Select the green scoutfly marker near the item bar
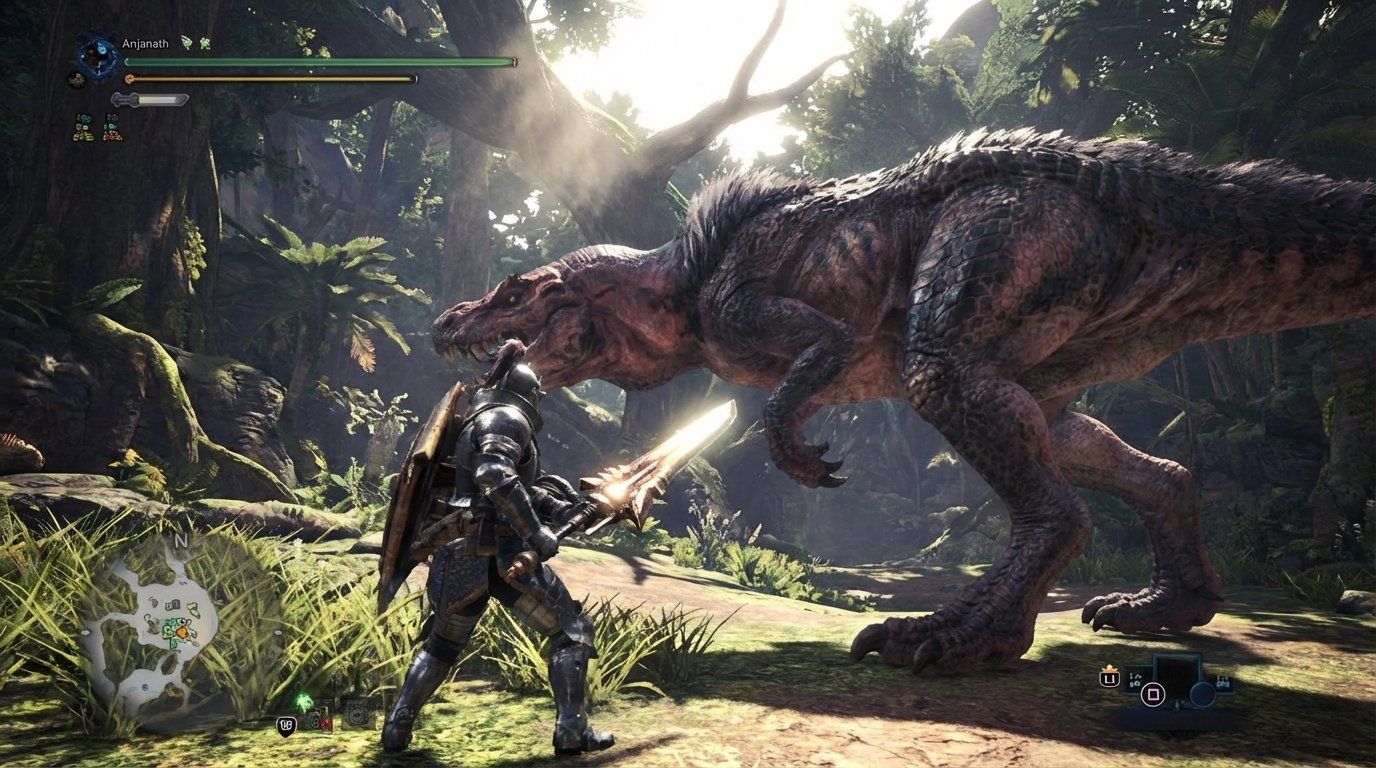Image resolution: width=1376 pixels, height=768 pixels. pyautogui.click(x=304, y=700)
